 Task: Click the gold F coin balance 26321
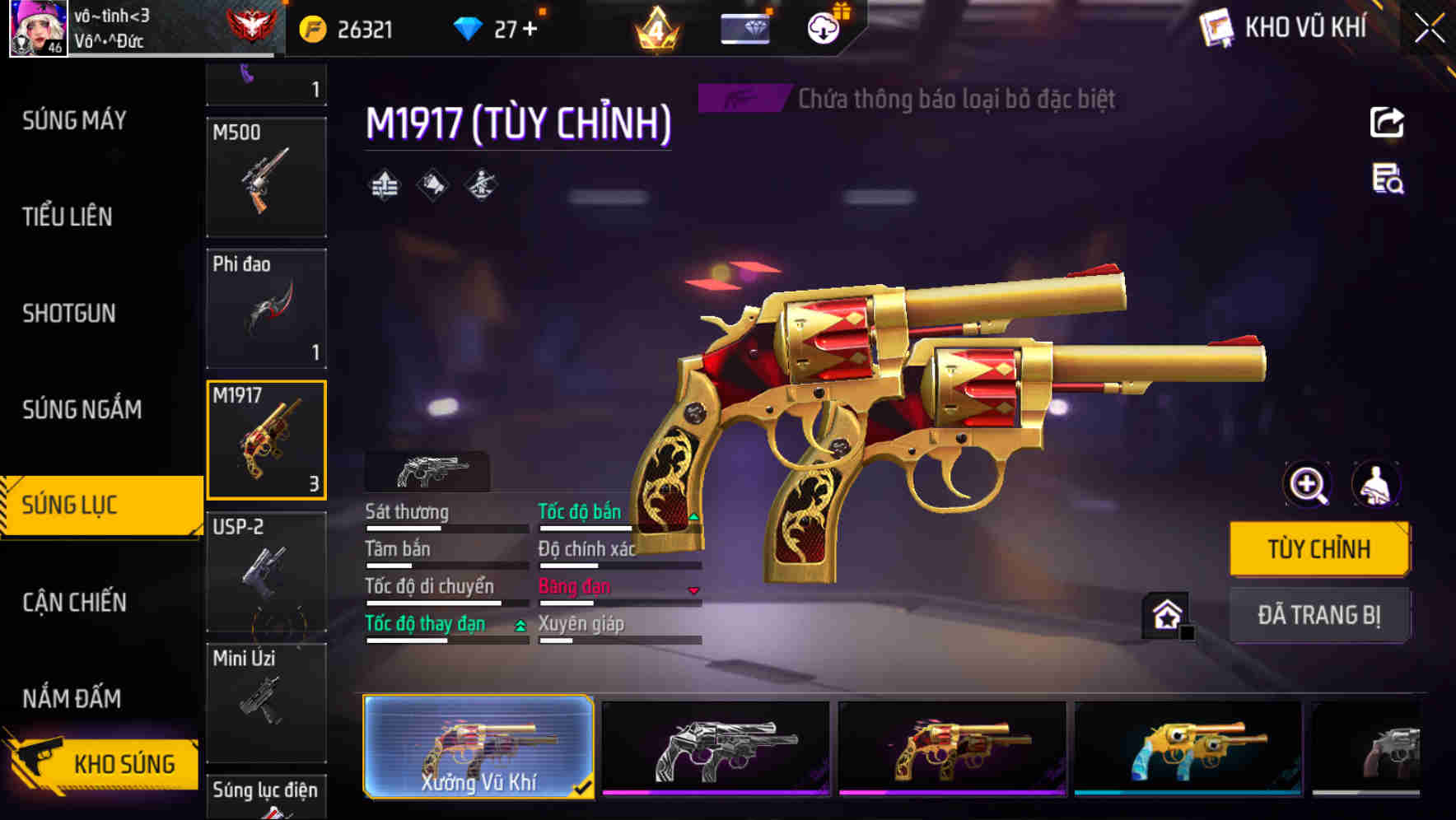(346, 27)
